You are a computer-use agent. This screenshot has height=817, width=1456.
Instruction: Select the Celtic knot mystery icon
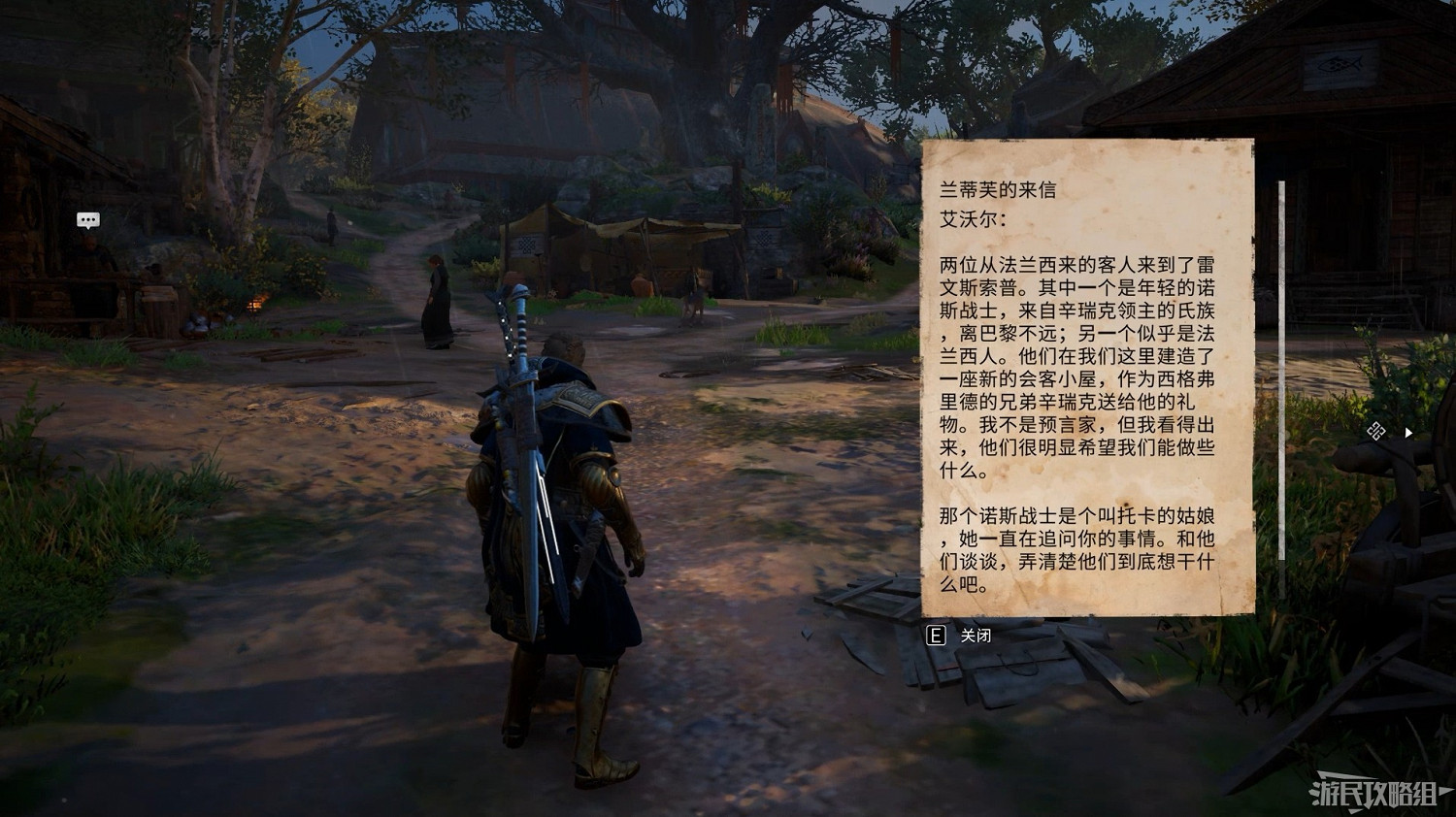pyautogui.click(x=1375, y=431)
